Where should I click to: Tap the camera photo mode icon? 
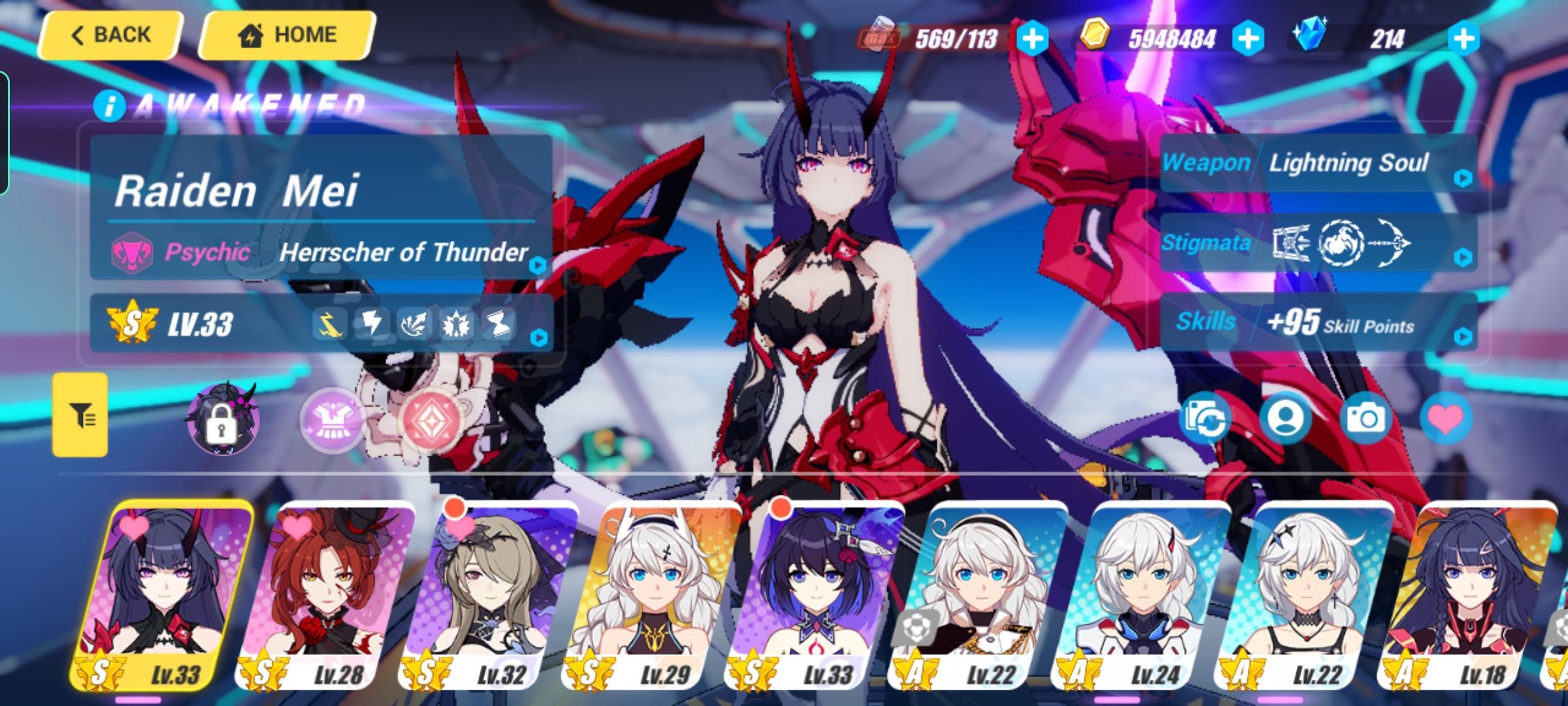point(1365,419)
